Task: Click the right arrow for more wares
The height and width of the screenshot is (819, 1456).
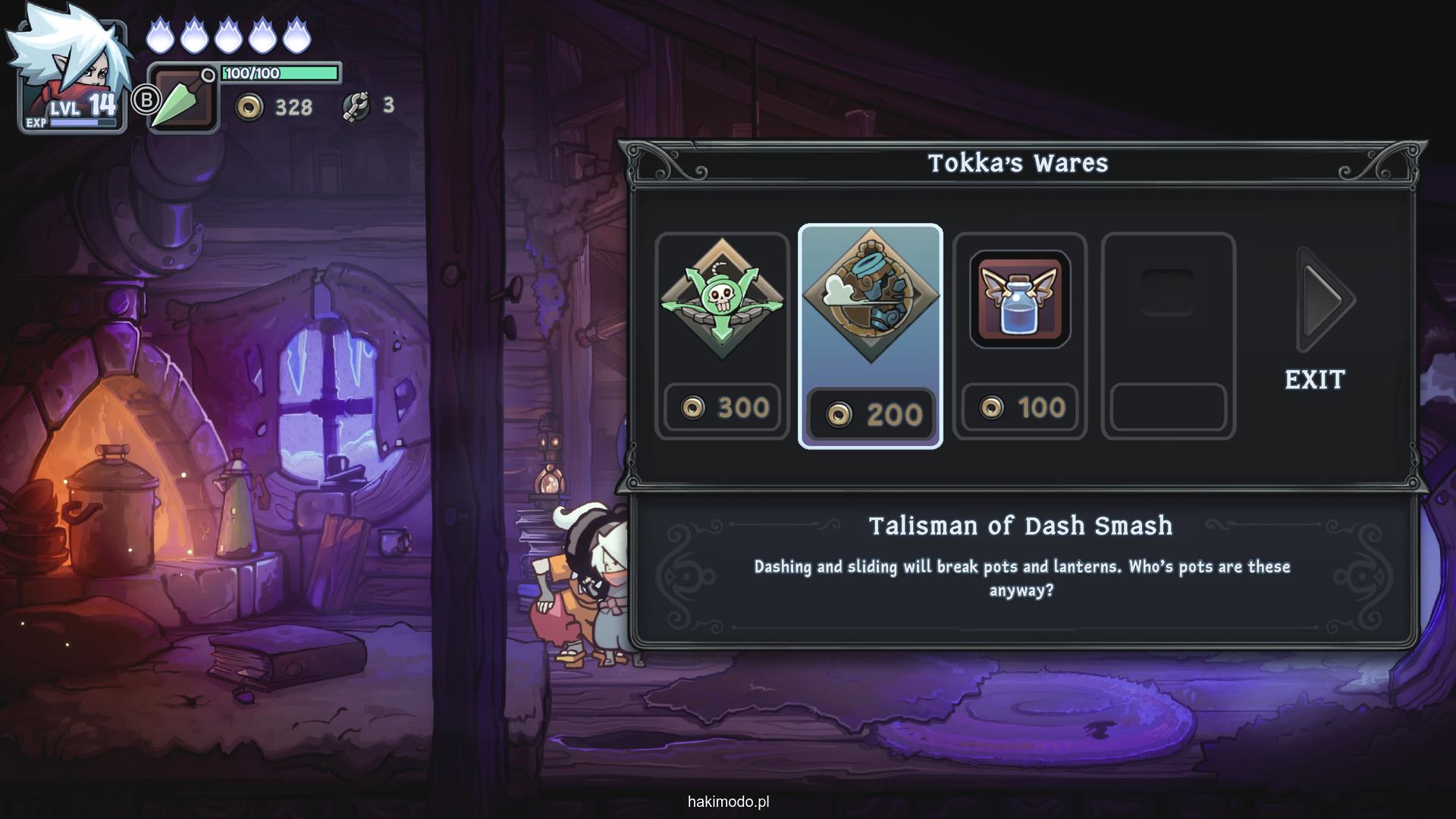Action: [1325, 300]
